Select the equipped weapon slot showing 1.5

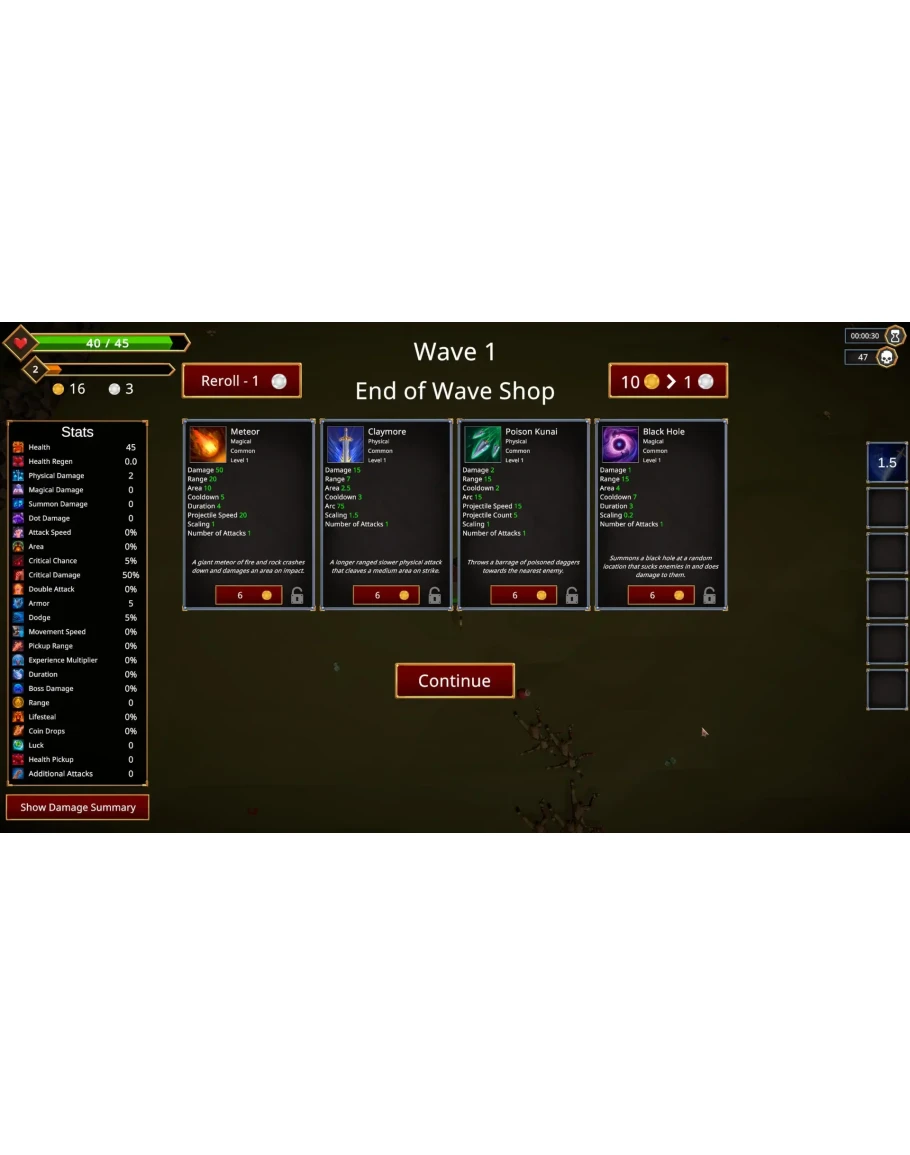click(887, 463)
